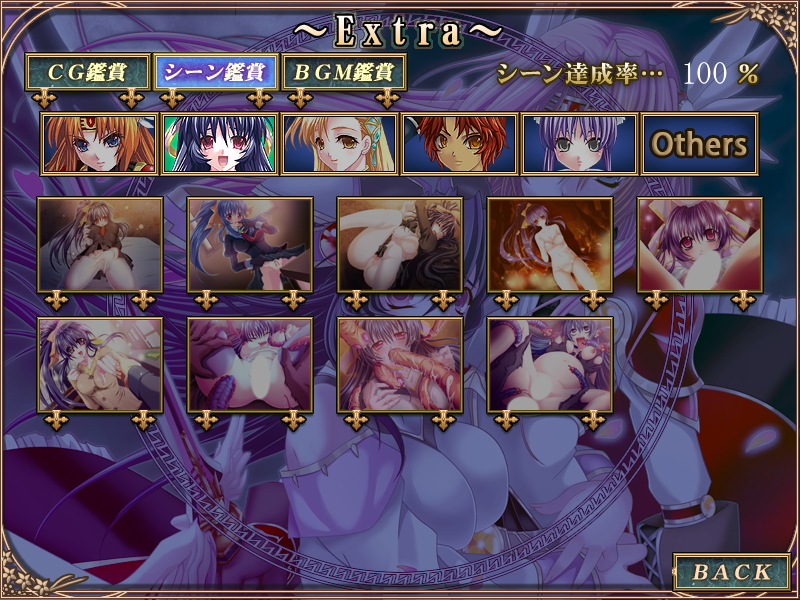Open the BGM鑑賞 music tab
The image size is (800, 600).
[344, 73]
